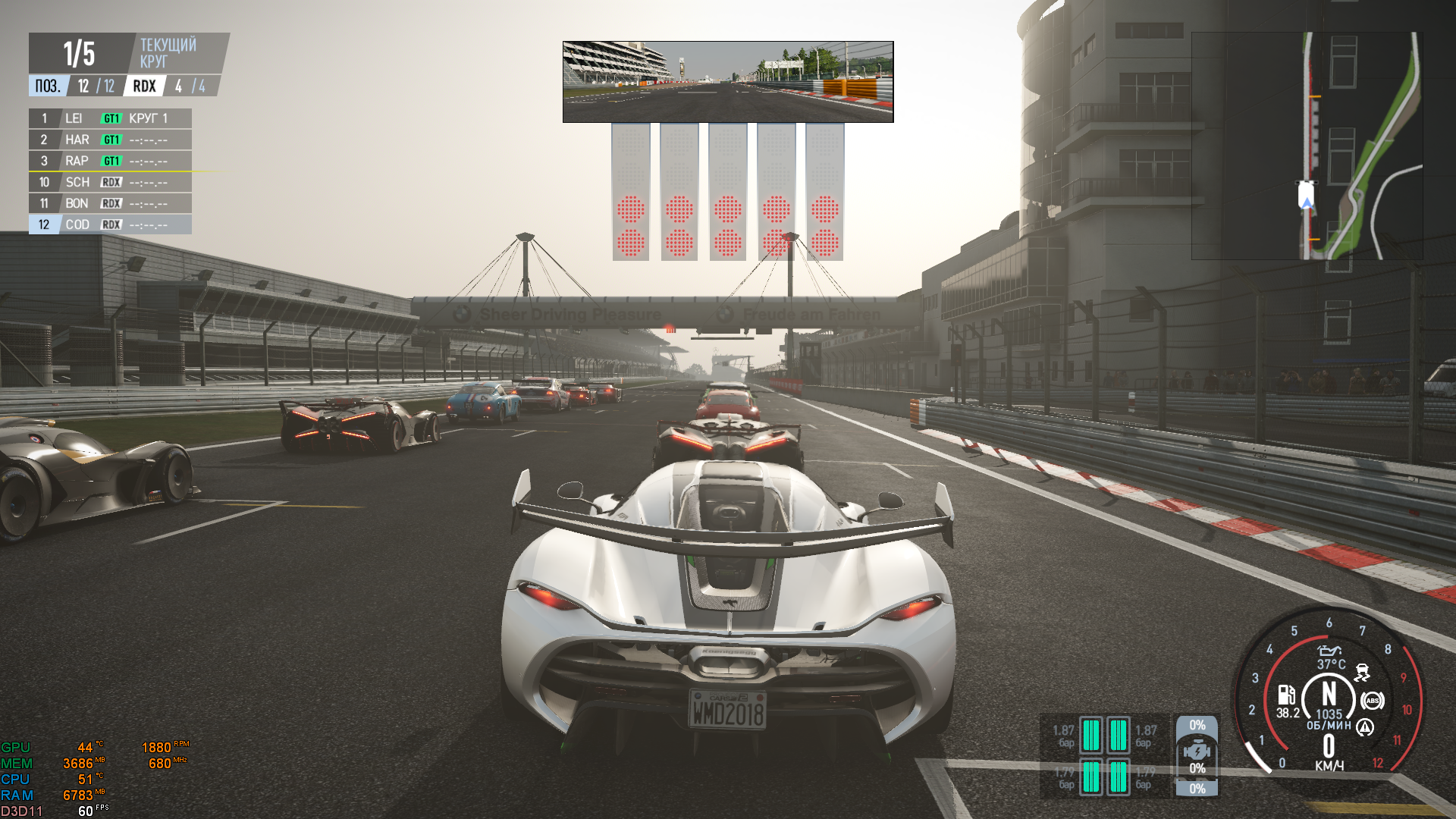Select the highlighted COD player row
This screenshot has height=819, width=1456.
(110, 224)
